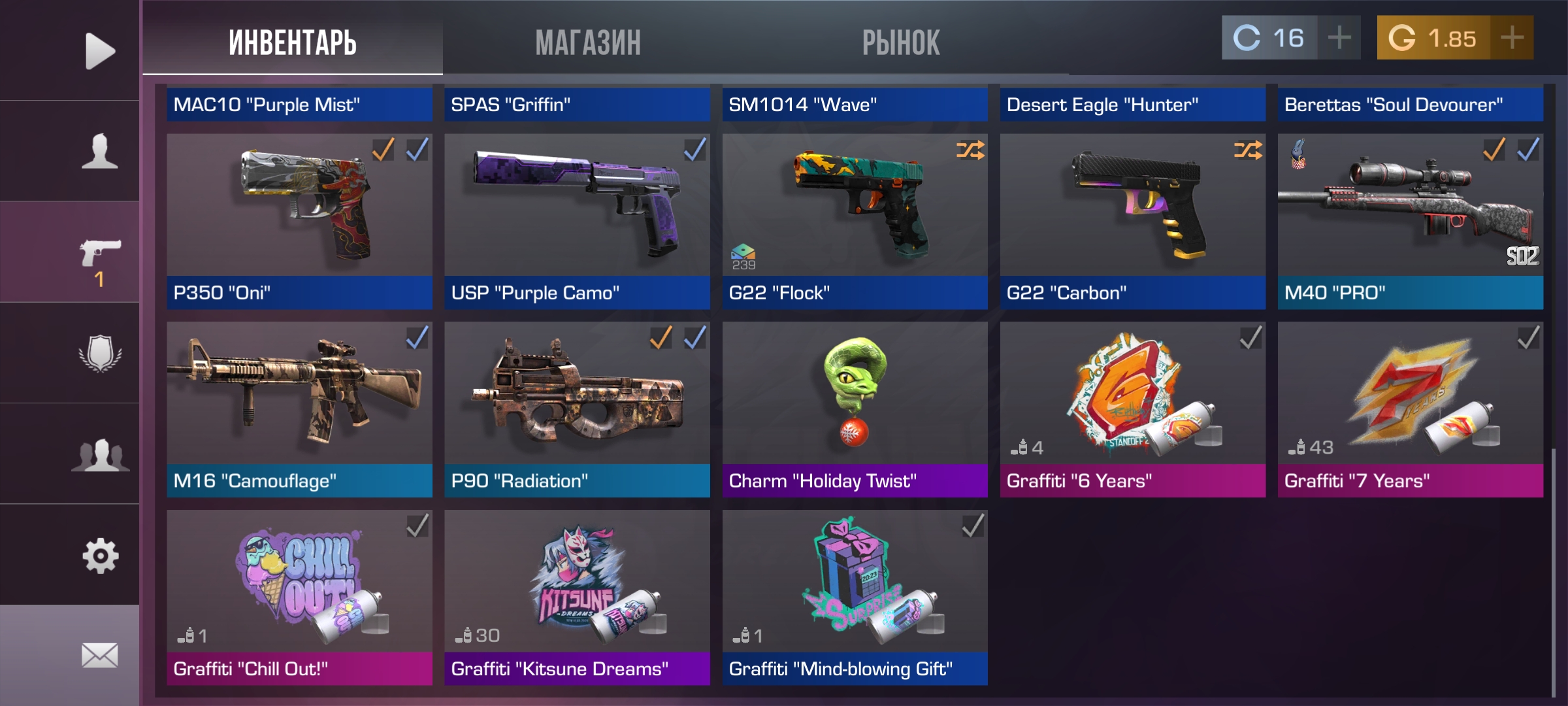The width and height of the screenshot is (1568, 706).
Task: Add gold currency with the plus button
Action: [x=1512, y=38]
